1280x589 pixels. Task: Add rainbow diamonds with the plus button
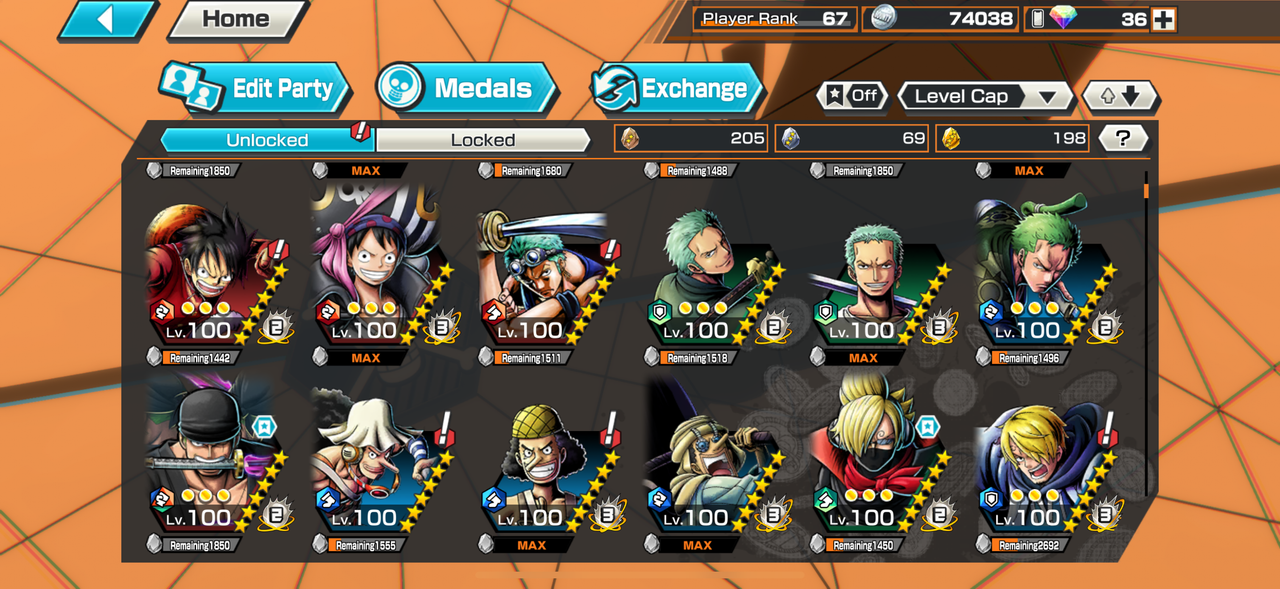1163,19
